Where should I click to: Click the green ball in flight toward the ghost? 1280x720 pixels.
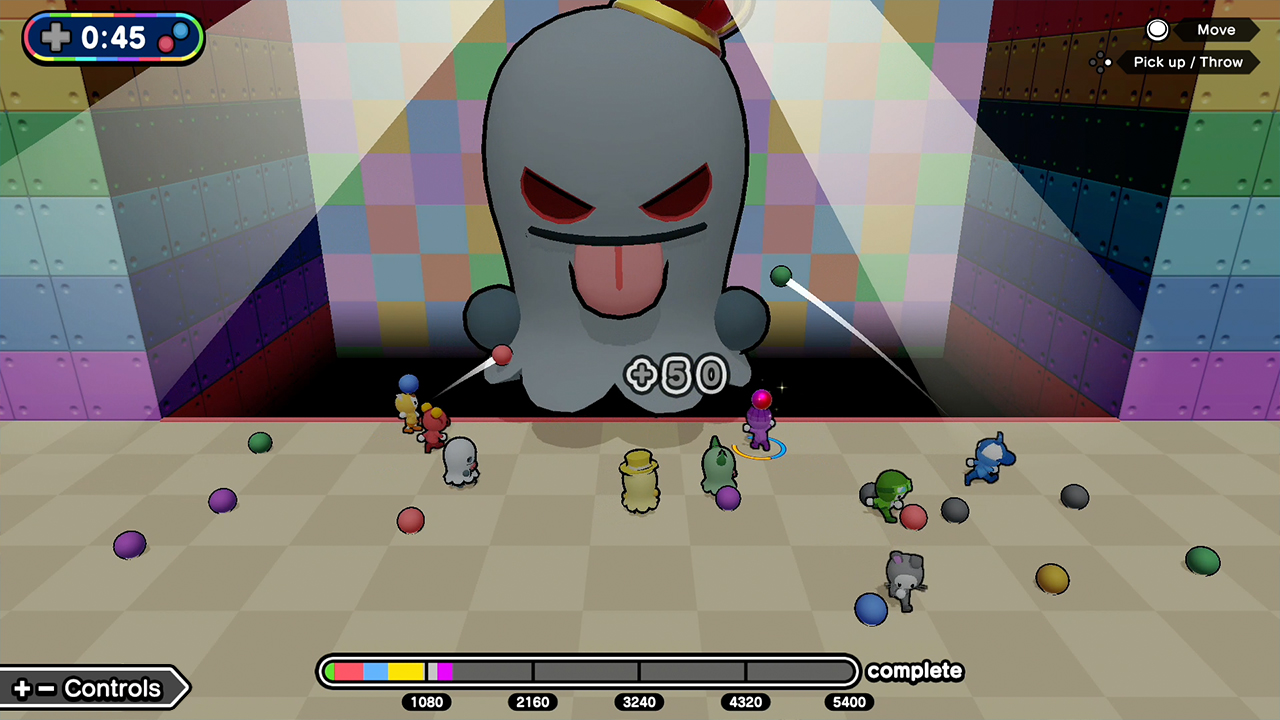(781, 276)
